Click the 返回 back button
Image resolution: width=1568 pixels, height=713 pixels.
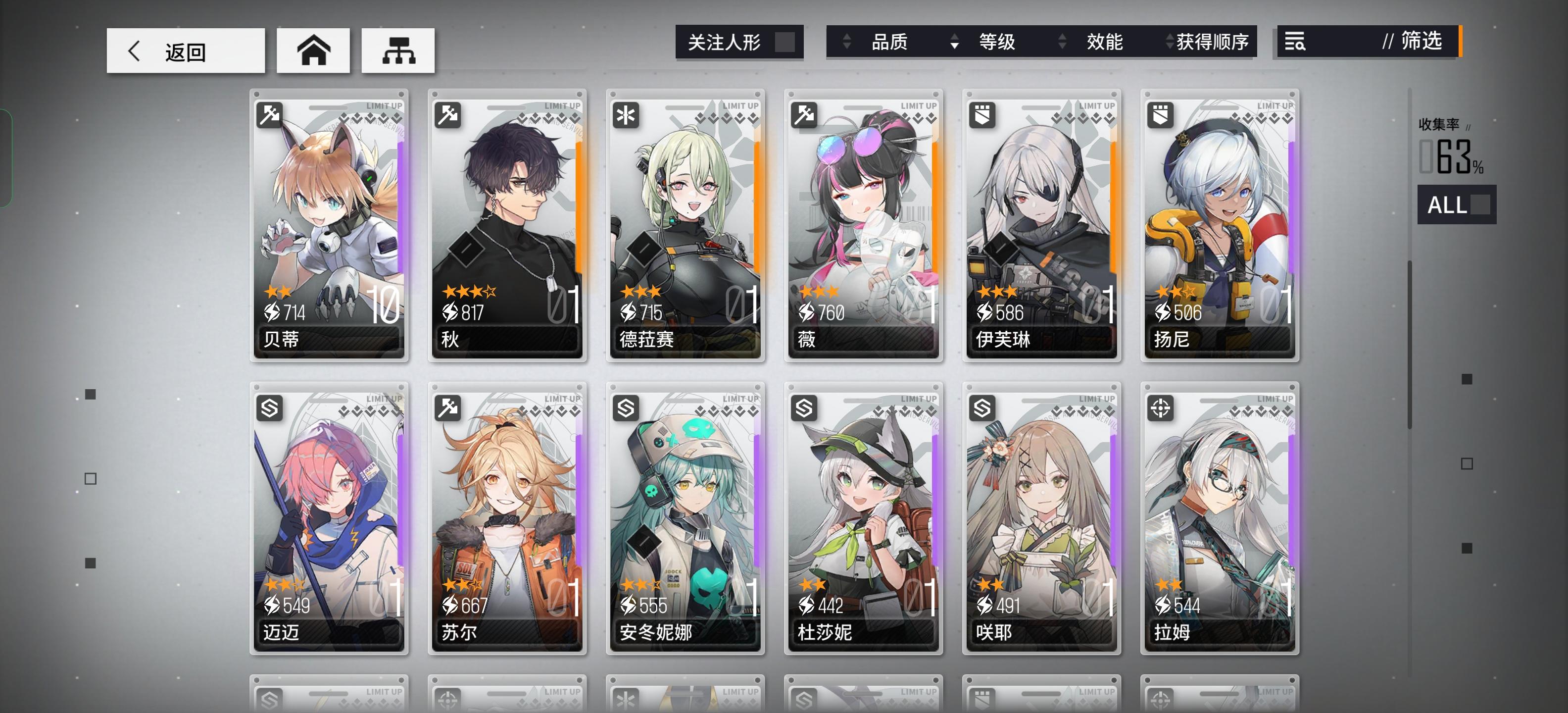coord(186,51)
